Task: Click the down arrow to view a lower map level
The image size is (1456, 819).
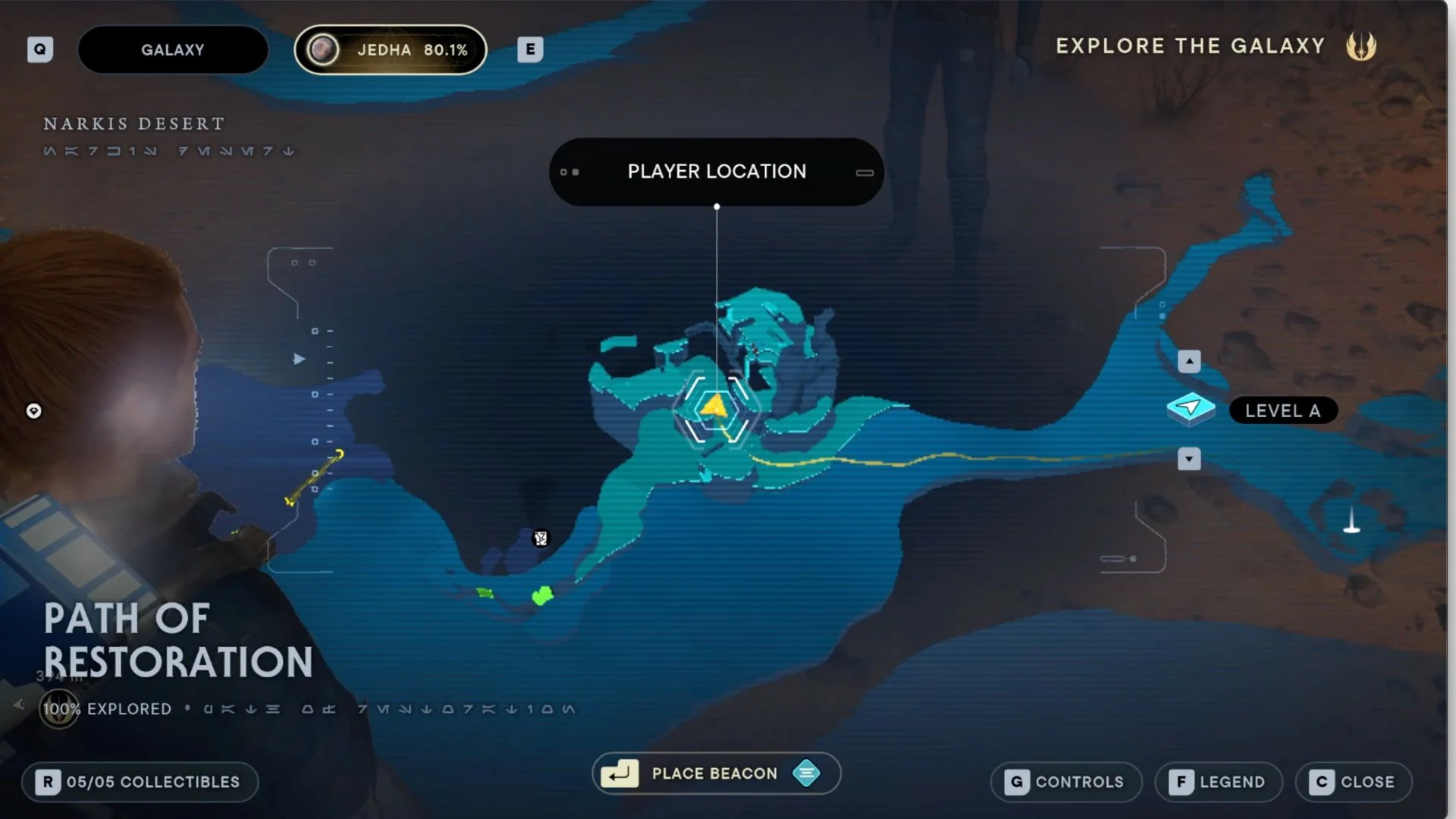Action: pos(1188,460)
